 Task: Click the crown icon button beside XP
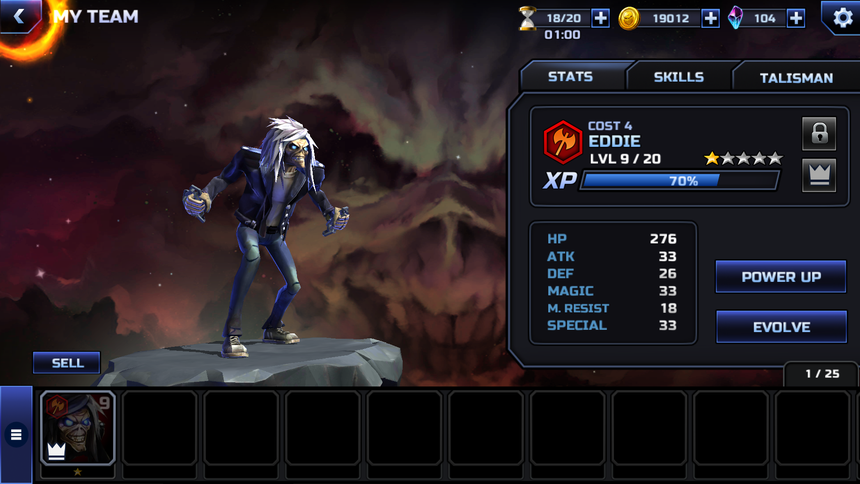[819, 175]
